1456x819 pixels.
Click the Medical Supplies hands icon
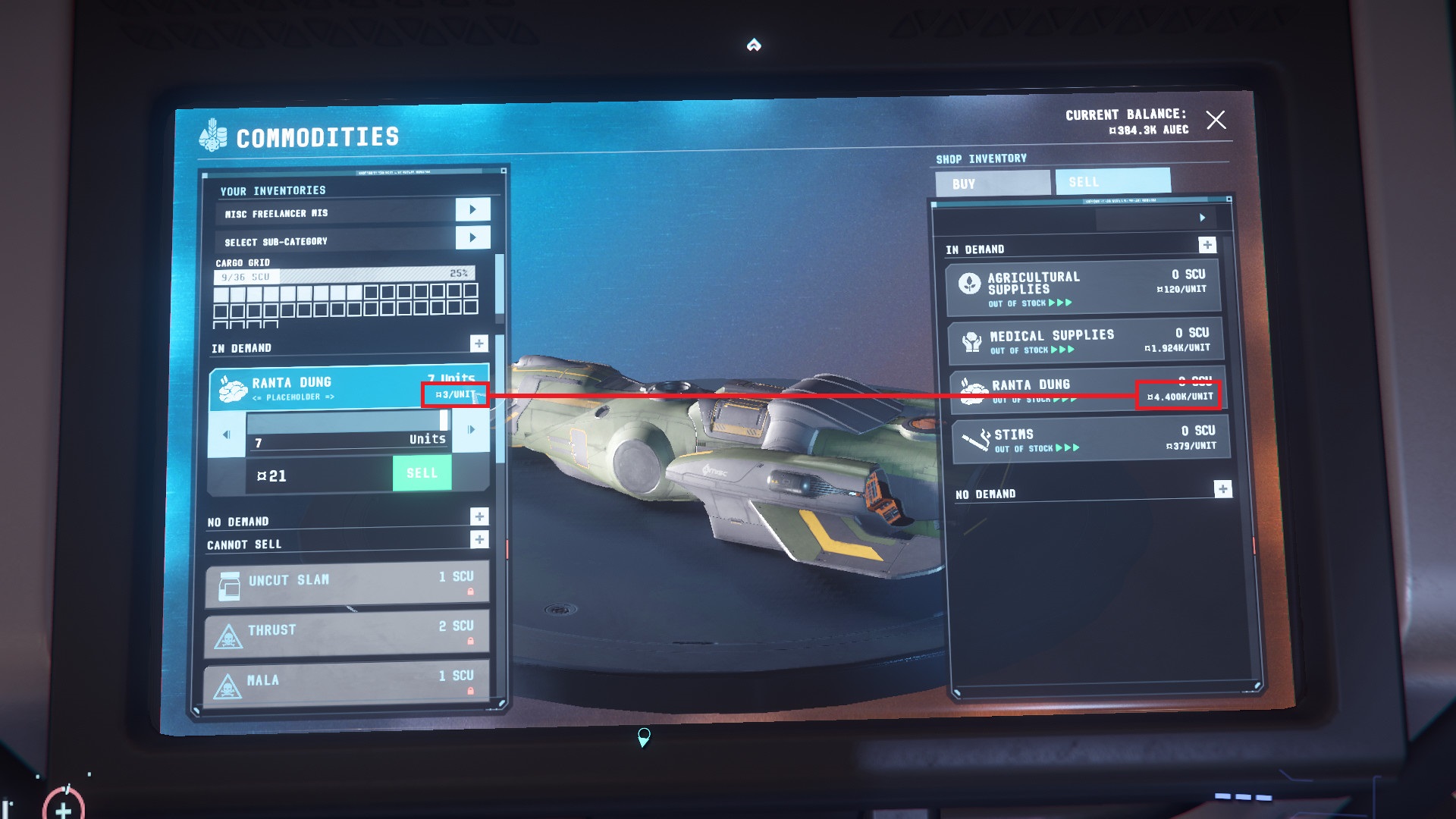coord(971,339)
